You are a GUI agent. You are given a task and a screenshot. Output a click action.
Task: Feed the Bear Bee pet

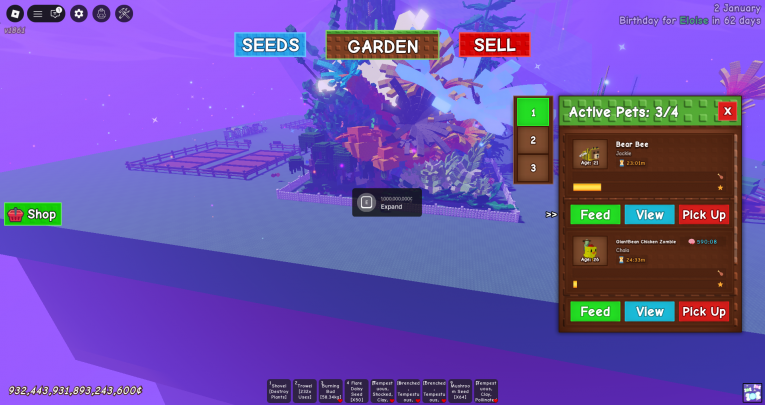(595, 214)
